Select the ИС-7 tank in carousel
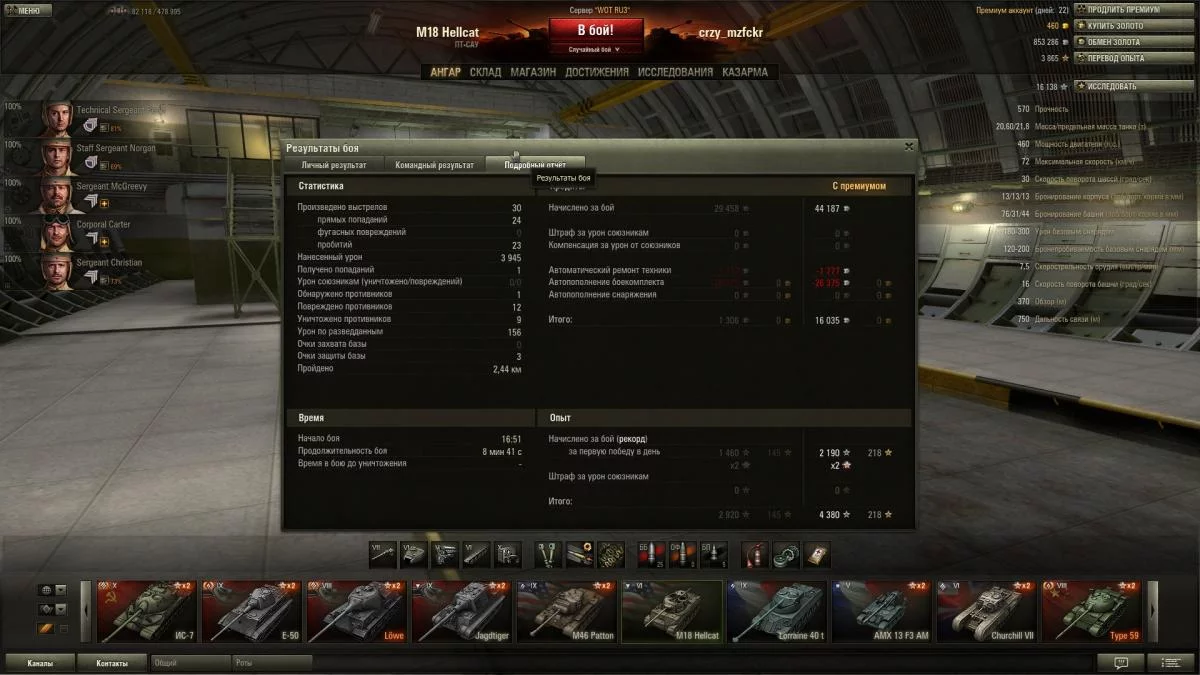The image size is (1200, 675). tap(147, 611)
